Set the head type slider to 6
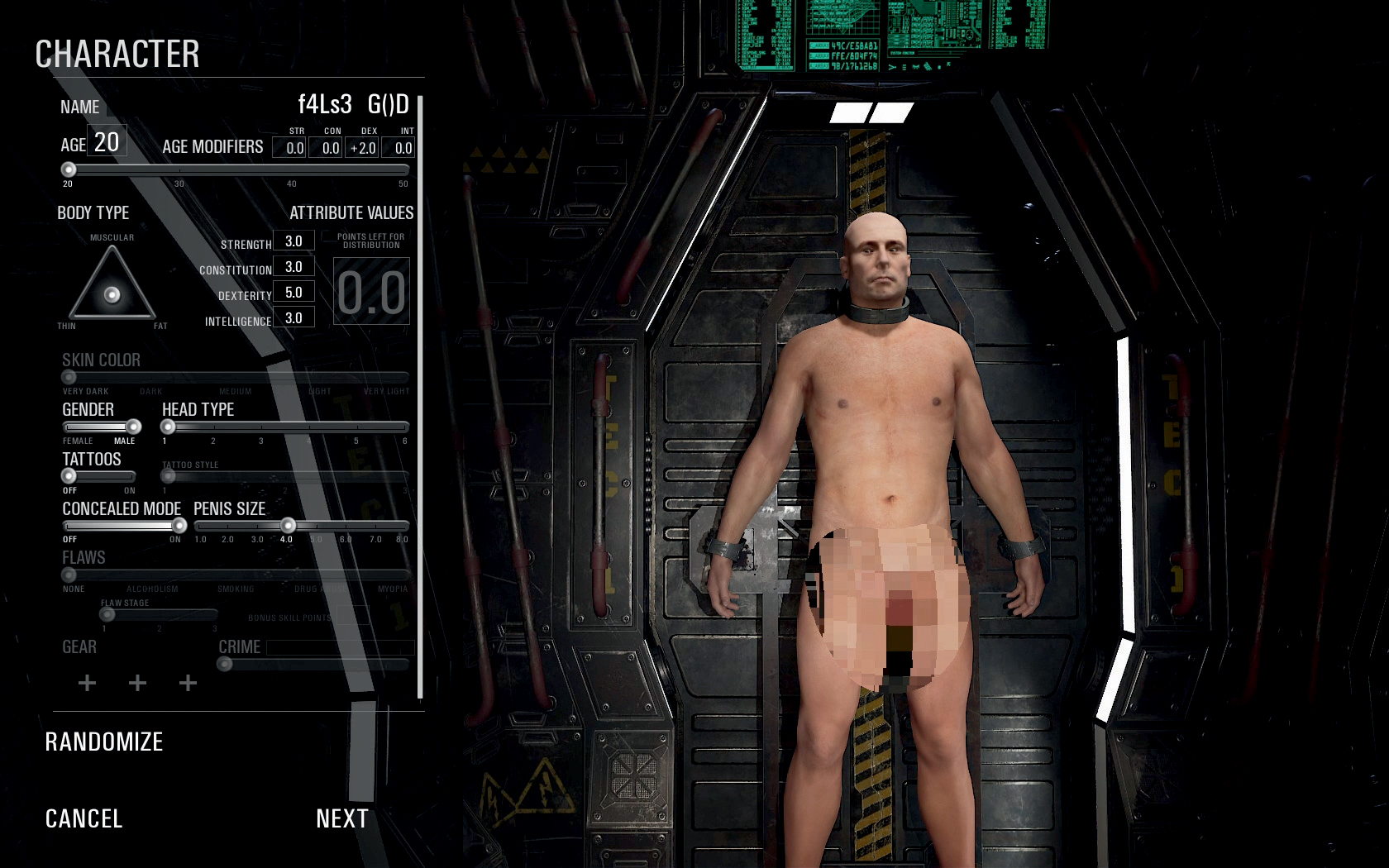 [x=404, y=427]
